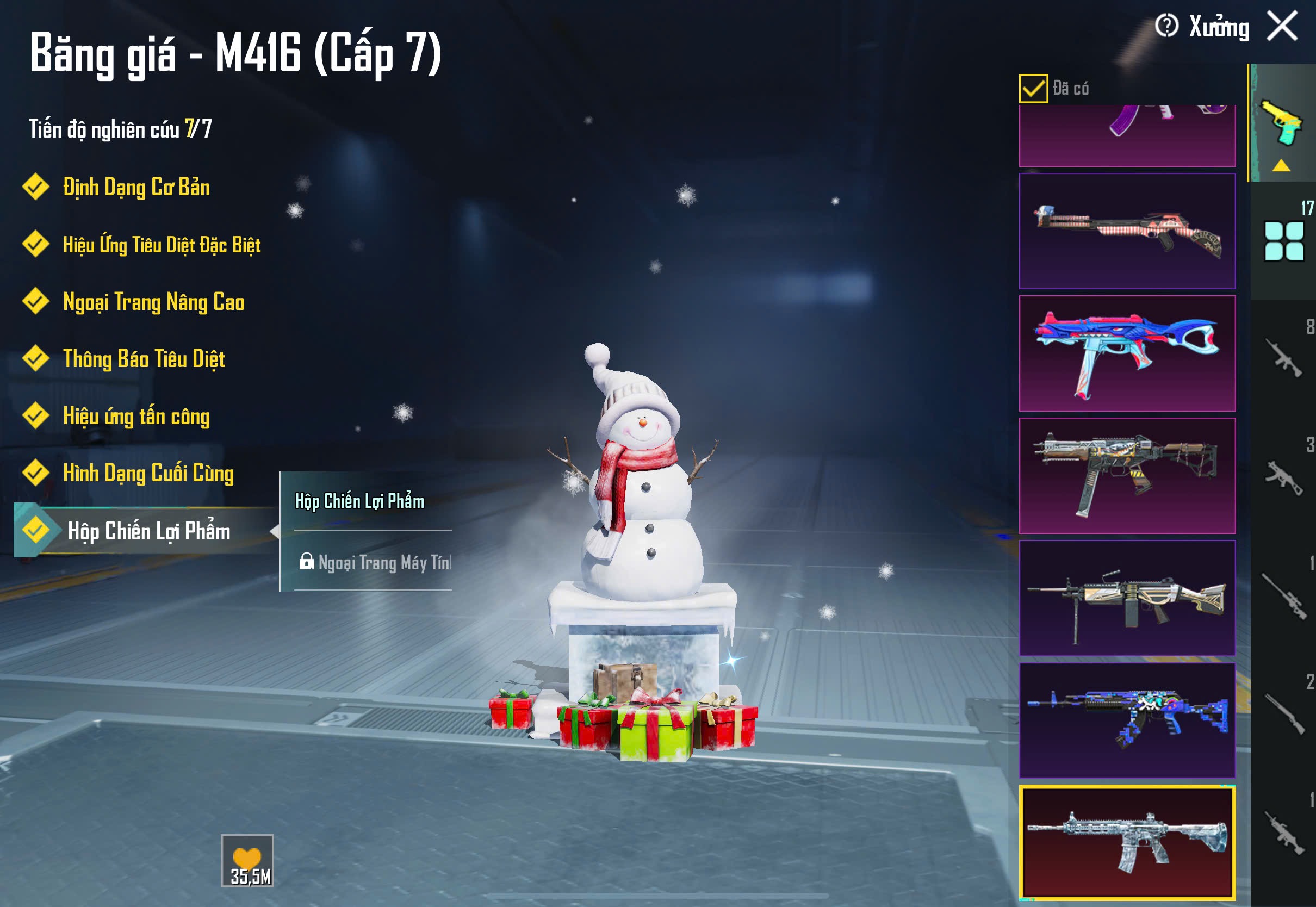Select the icy M416 skin thumbnail
The width and height of the screenshot is (1316, 907).
[x=1127, y=842]
